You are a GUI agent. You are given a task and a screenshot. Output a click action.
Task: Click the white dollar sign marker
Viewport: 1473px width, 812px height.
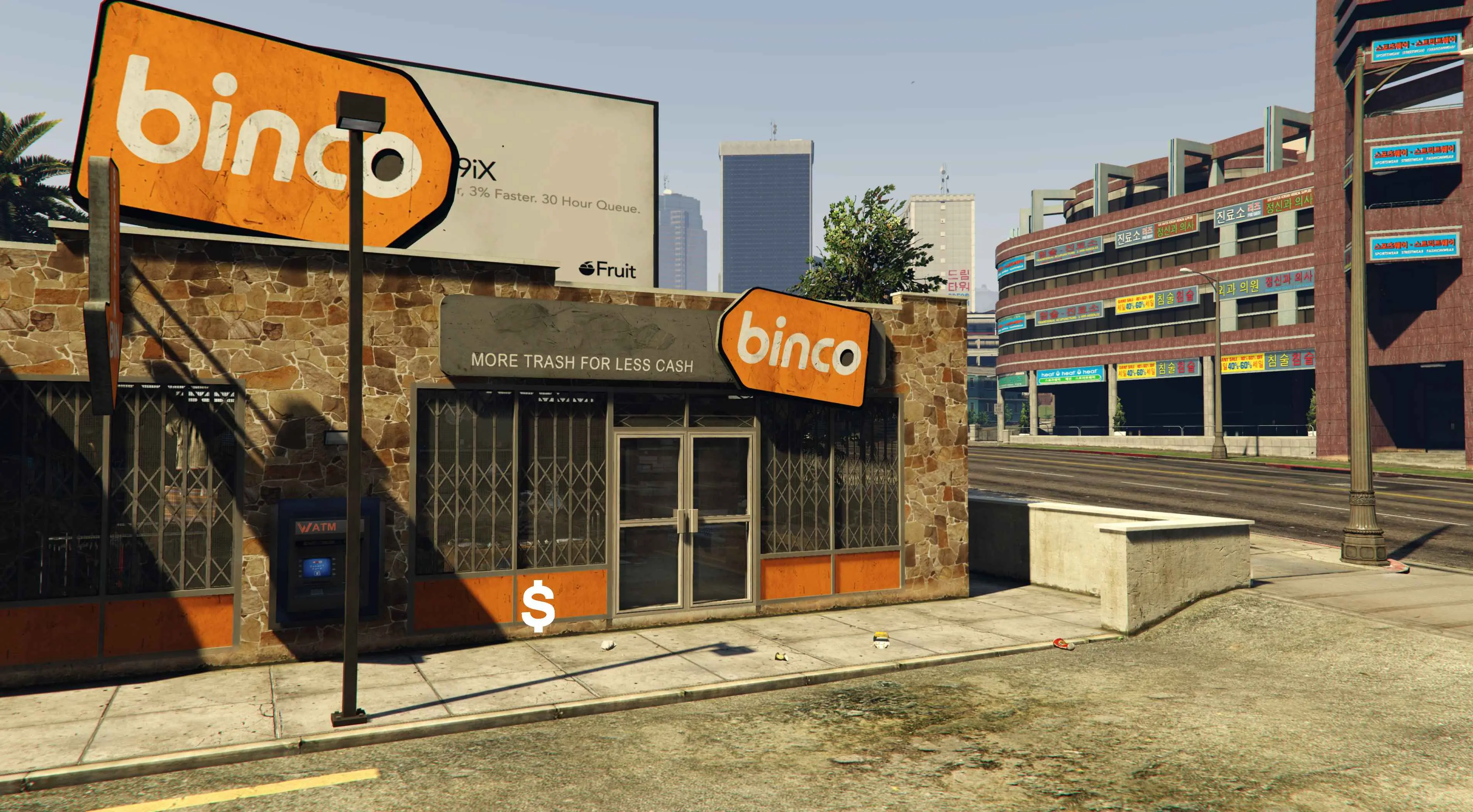tap(537, 606)
